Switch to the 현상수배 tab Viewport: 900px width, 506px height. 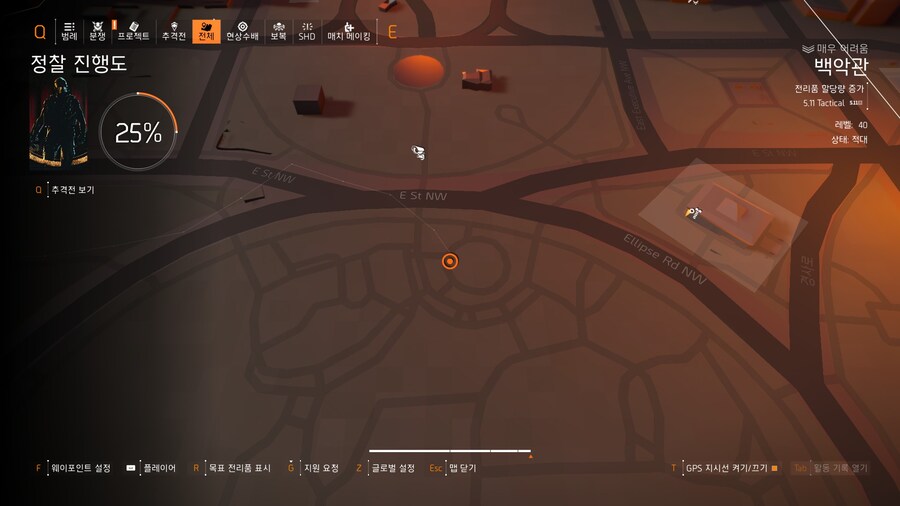click(242, 30)
